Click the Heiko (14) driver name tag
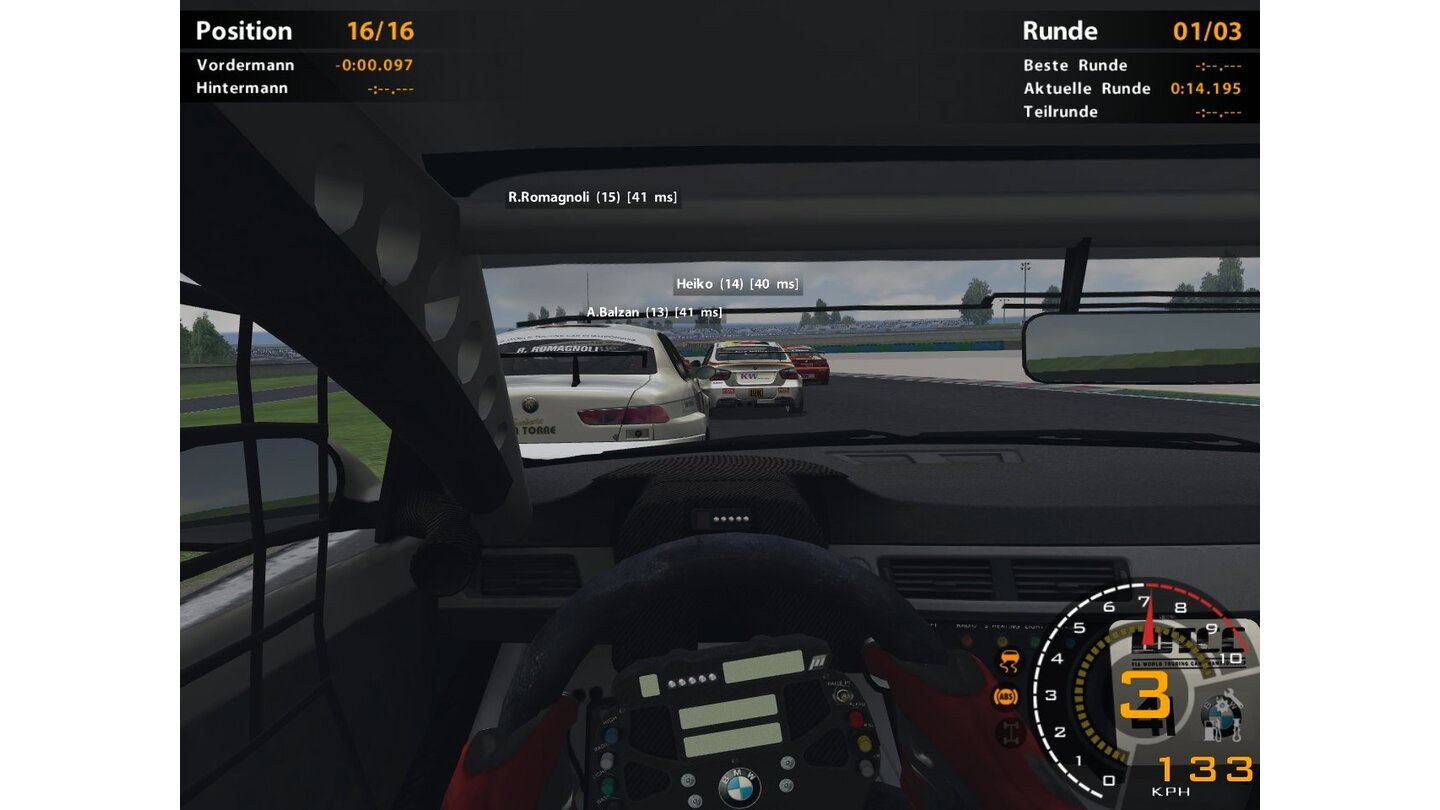The height and width of the screenshot is (810, 1440). coord(735,284)
